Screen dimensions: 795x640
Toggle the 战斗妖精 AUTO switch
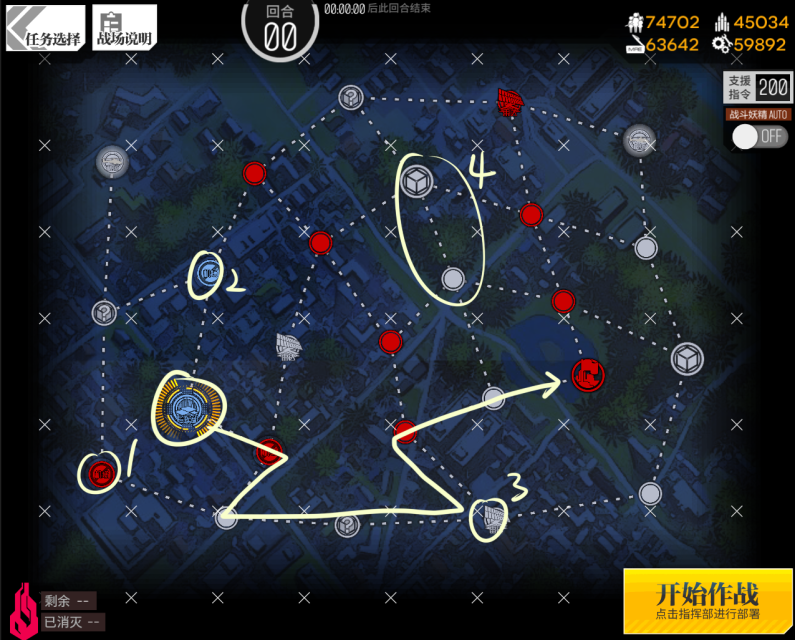tap(759, 137)
